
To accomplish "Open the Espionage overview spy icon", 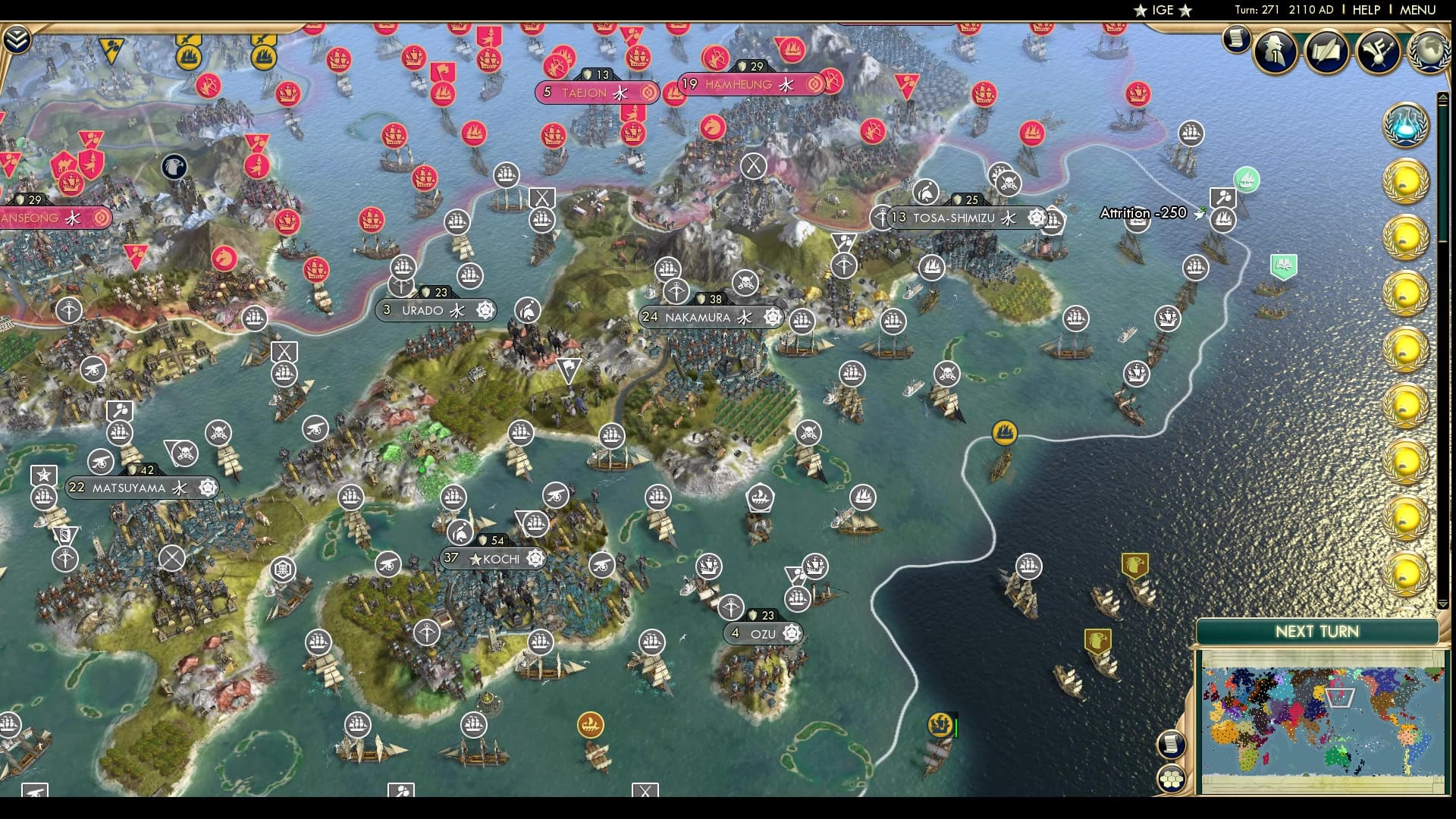I will [1274, 52].
